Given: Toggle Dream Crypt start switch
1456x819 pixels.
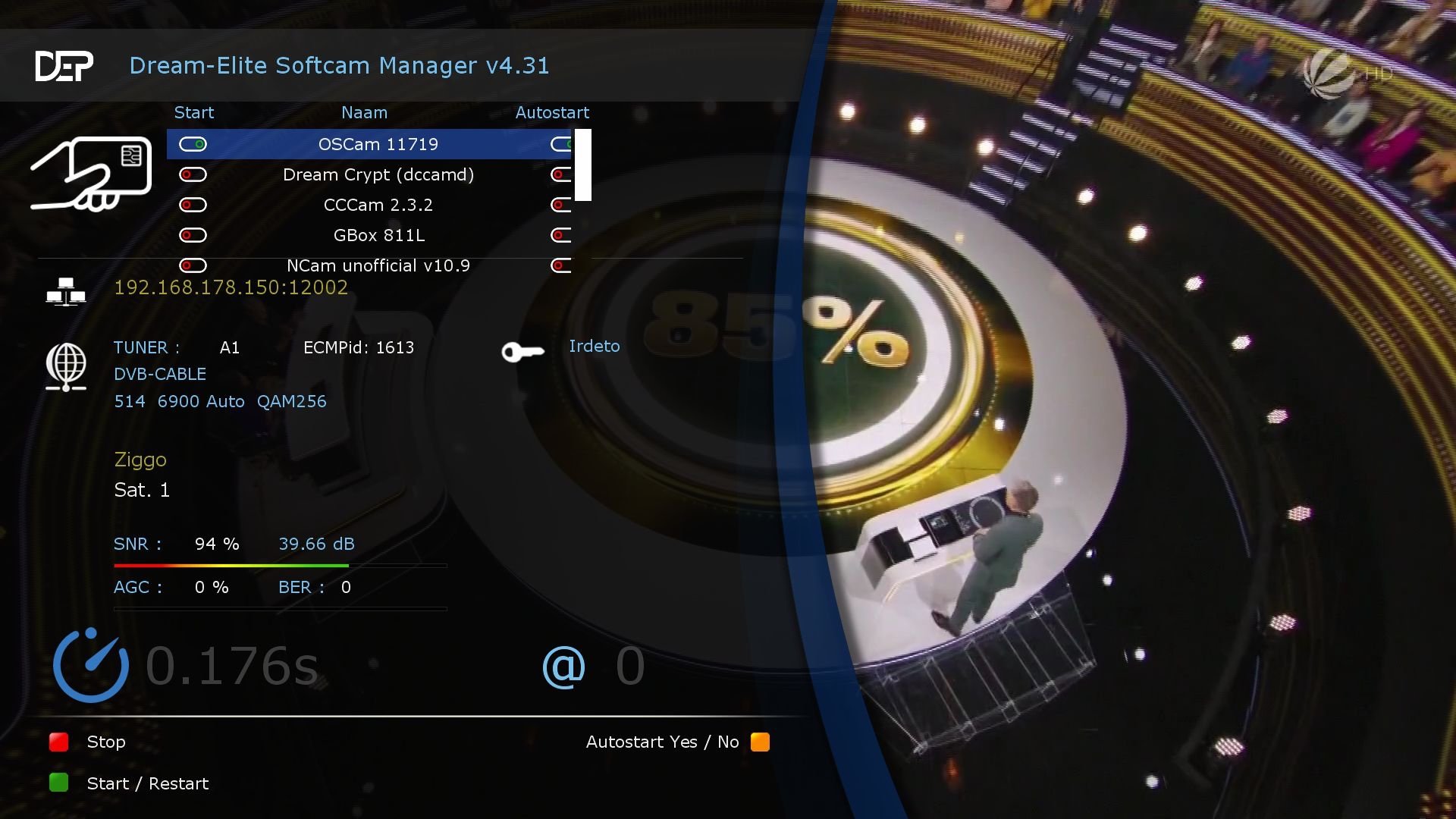Looking at the screenshot, I should 193,174.
